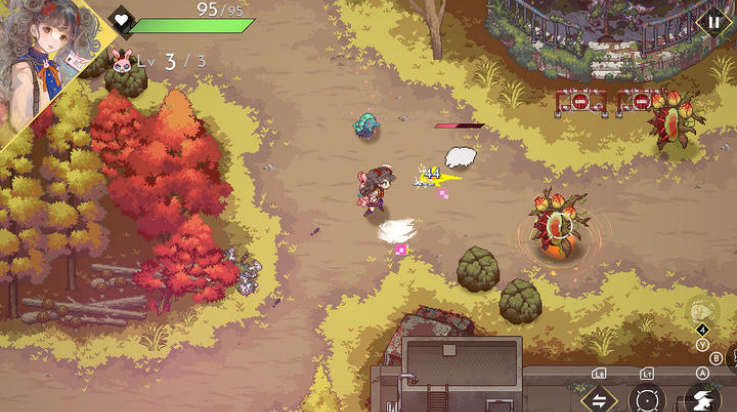The width and height of the screenshot is (737, 412).
Task: Use the faded item skill with count 4
Action: click(x=702, y=311)
